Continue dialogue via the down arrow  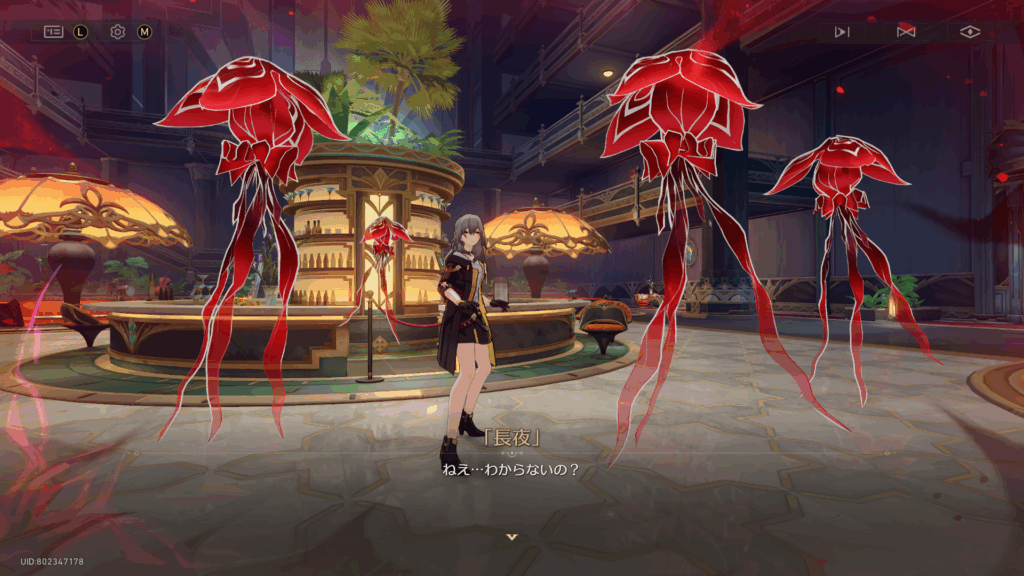coord(512,537)
